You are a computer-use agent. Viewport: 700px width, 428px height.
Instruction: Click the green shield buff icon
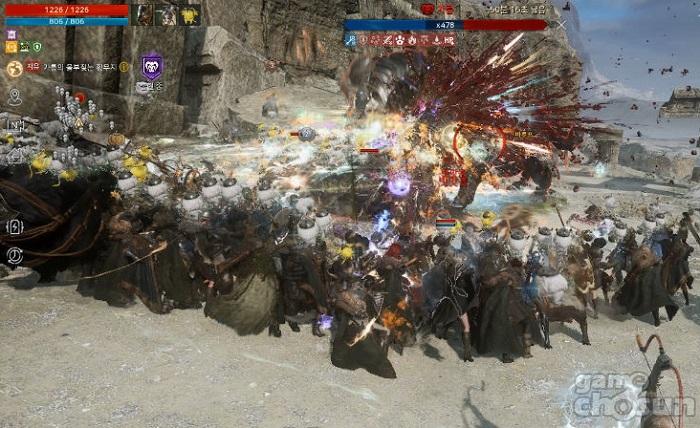click(x=36, y=47)
